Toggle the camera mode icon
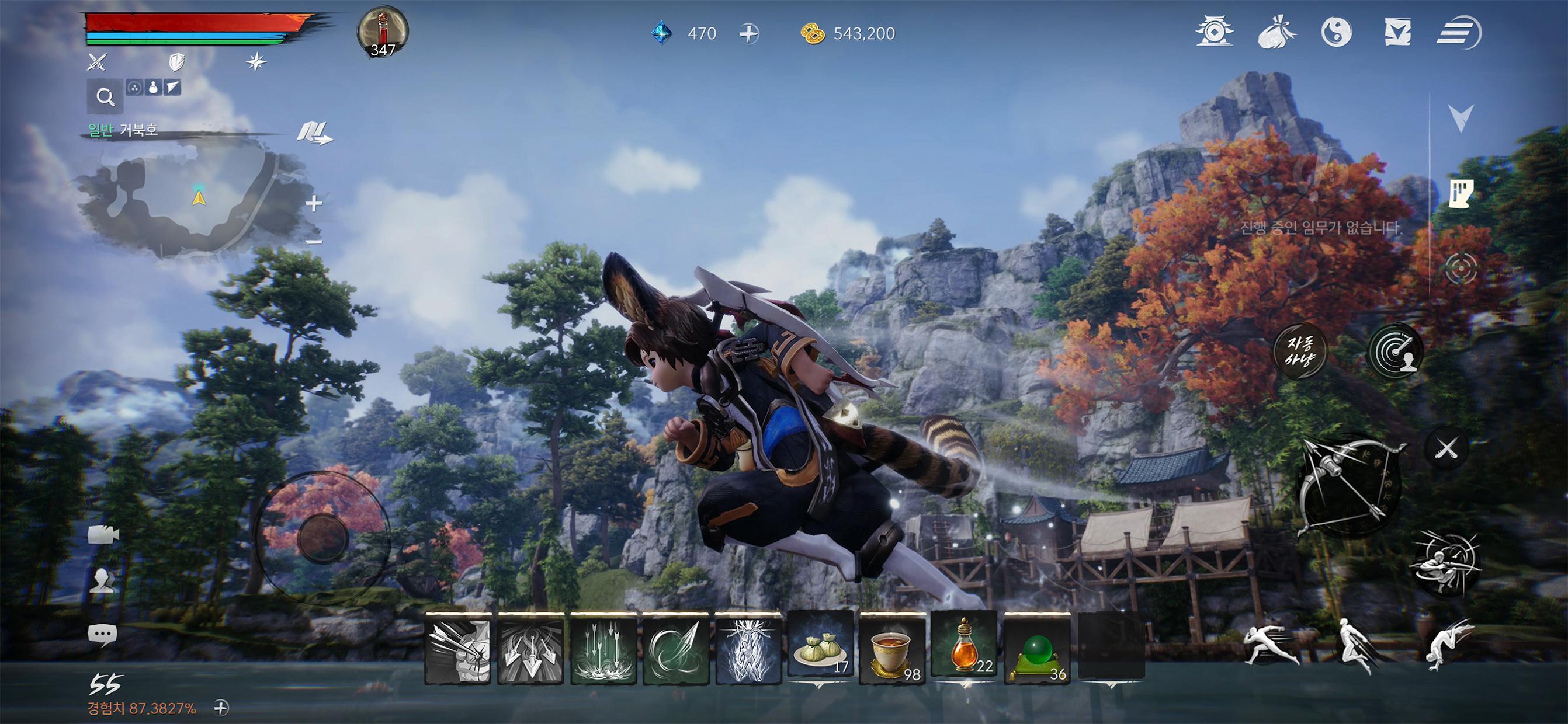1568x724 pixels. (x=103, y=535)
